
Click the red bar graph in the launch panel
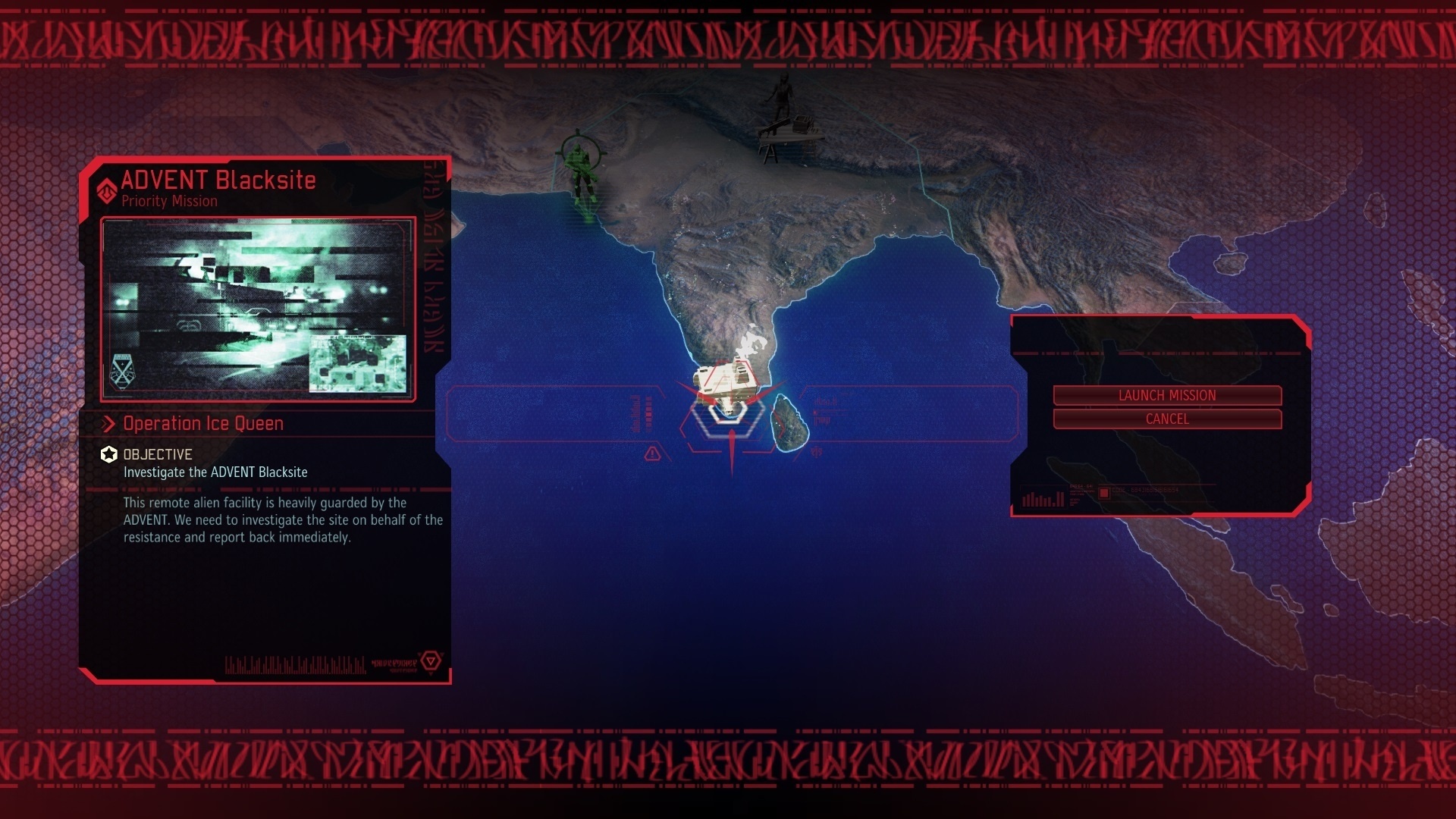point(1043,497)
